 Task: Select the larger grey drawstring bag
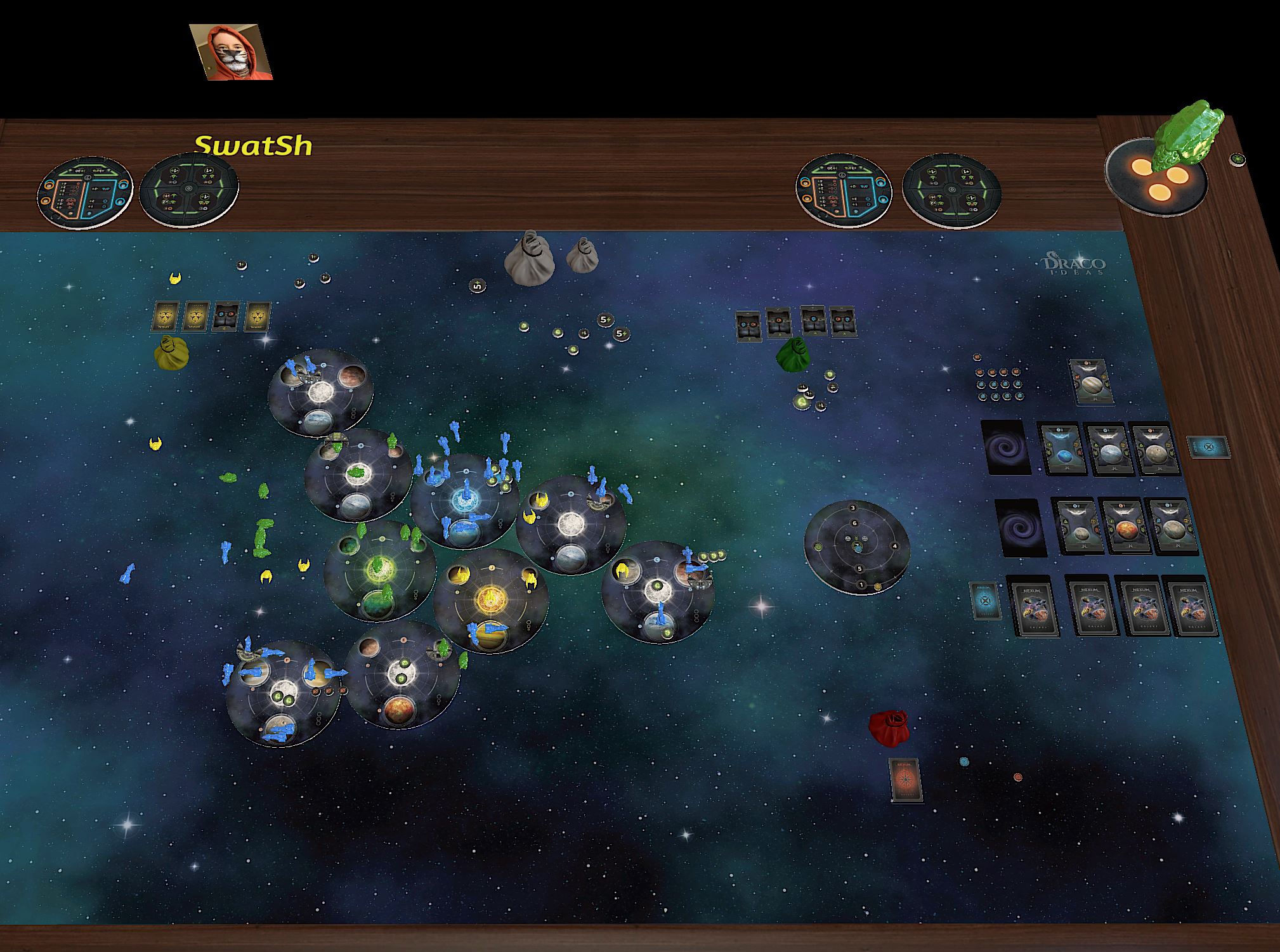(529, 256)
